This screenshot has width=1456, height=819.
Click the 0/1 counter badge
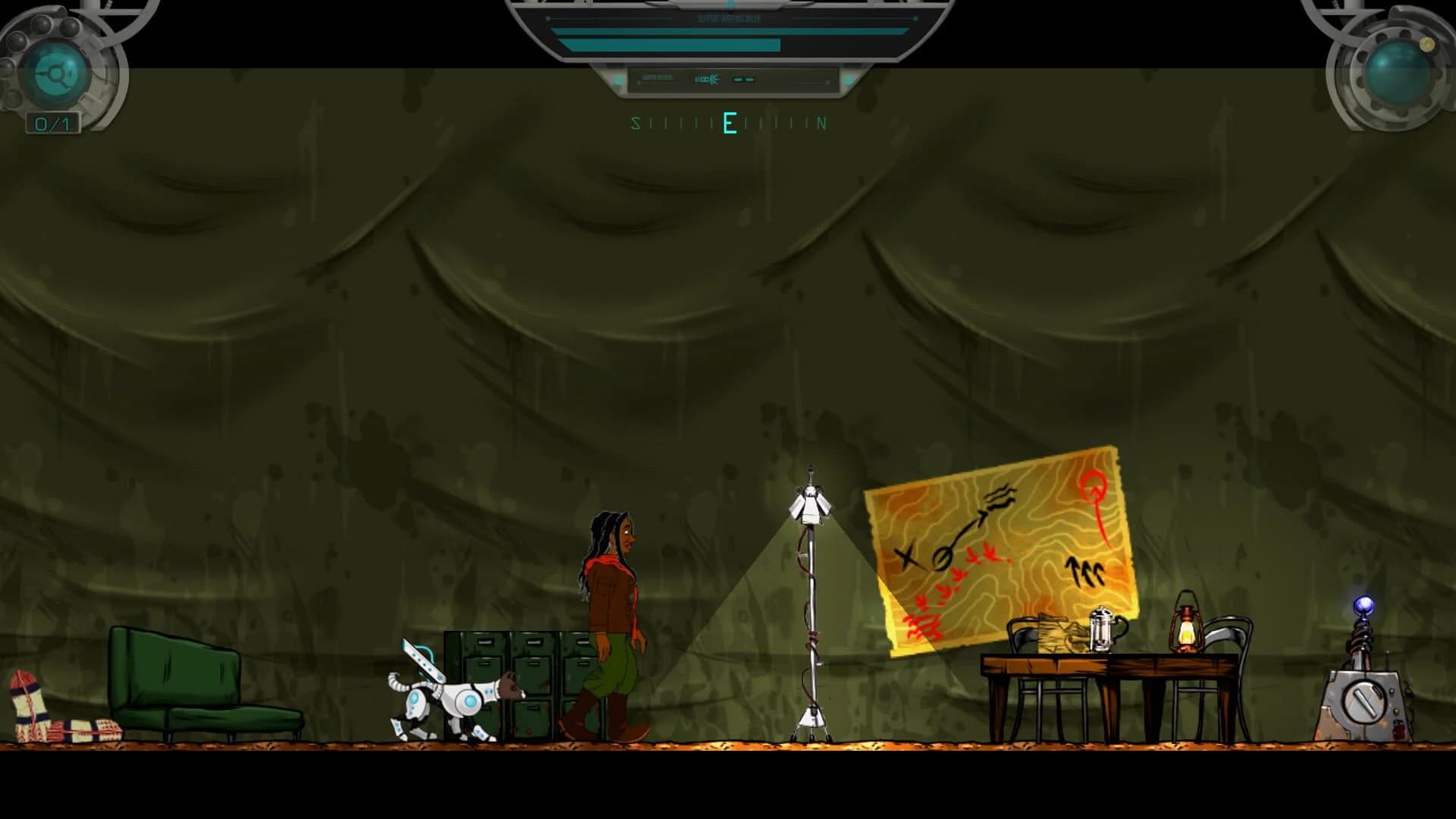(52, 120)
